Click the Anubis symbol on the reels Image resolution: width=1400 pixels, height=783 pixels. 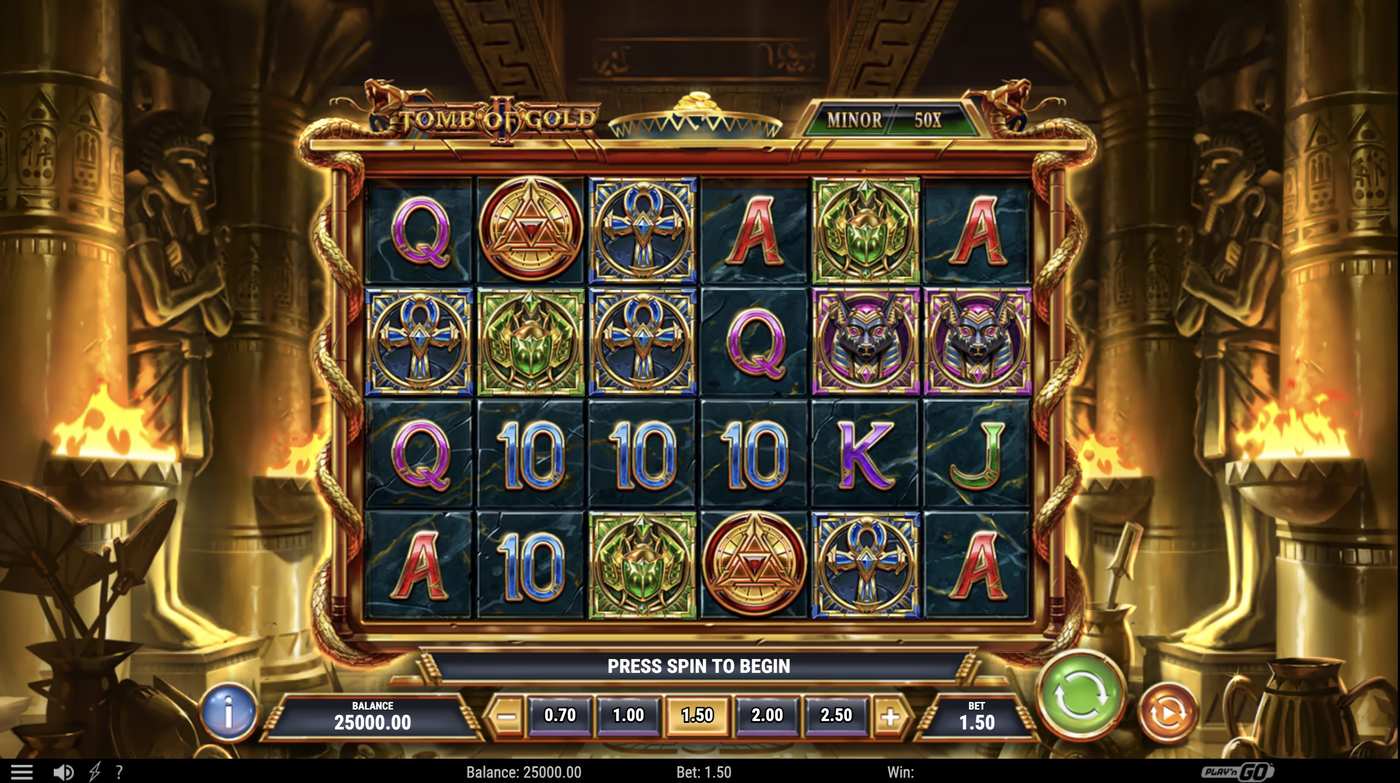pyautogui.click(x=864, y=338)
